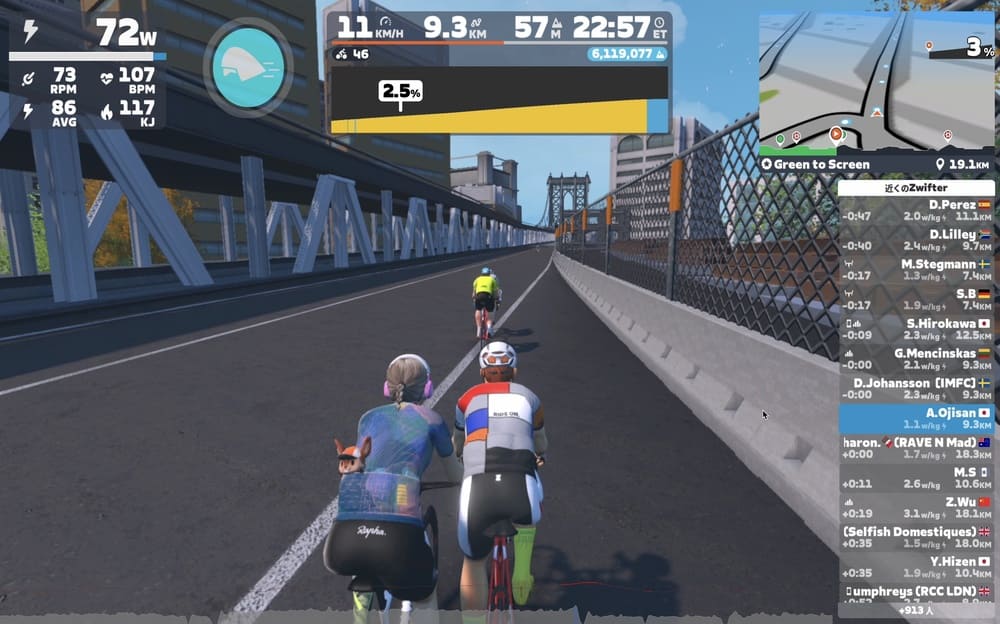Pick S.Hirokawa in the Zwifter list
The height and width of the screenshot is (624, 1000).
(x=916, y=329)
